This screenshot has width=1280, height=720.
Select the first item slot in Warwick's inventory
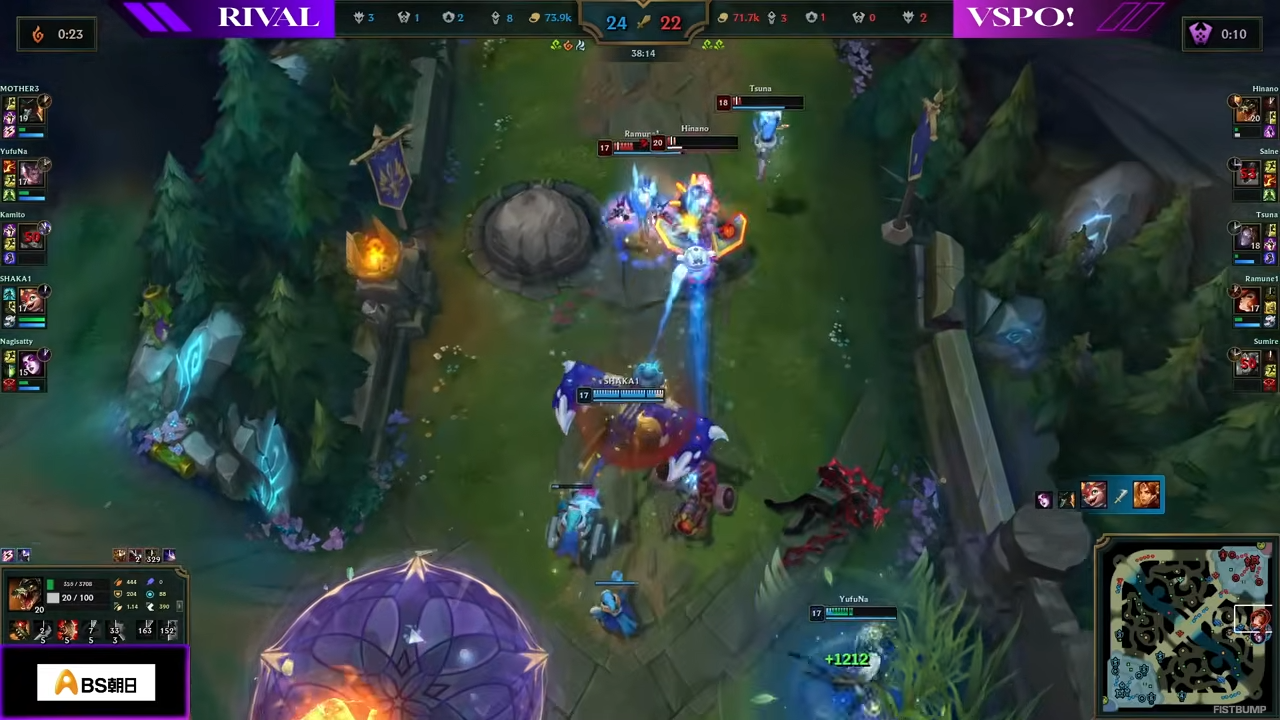19,630
